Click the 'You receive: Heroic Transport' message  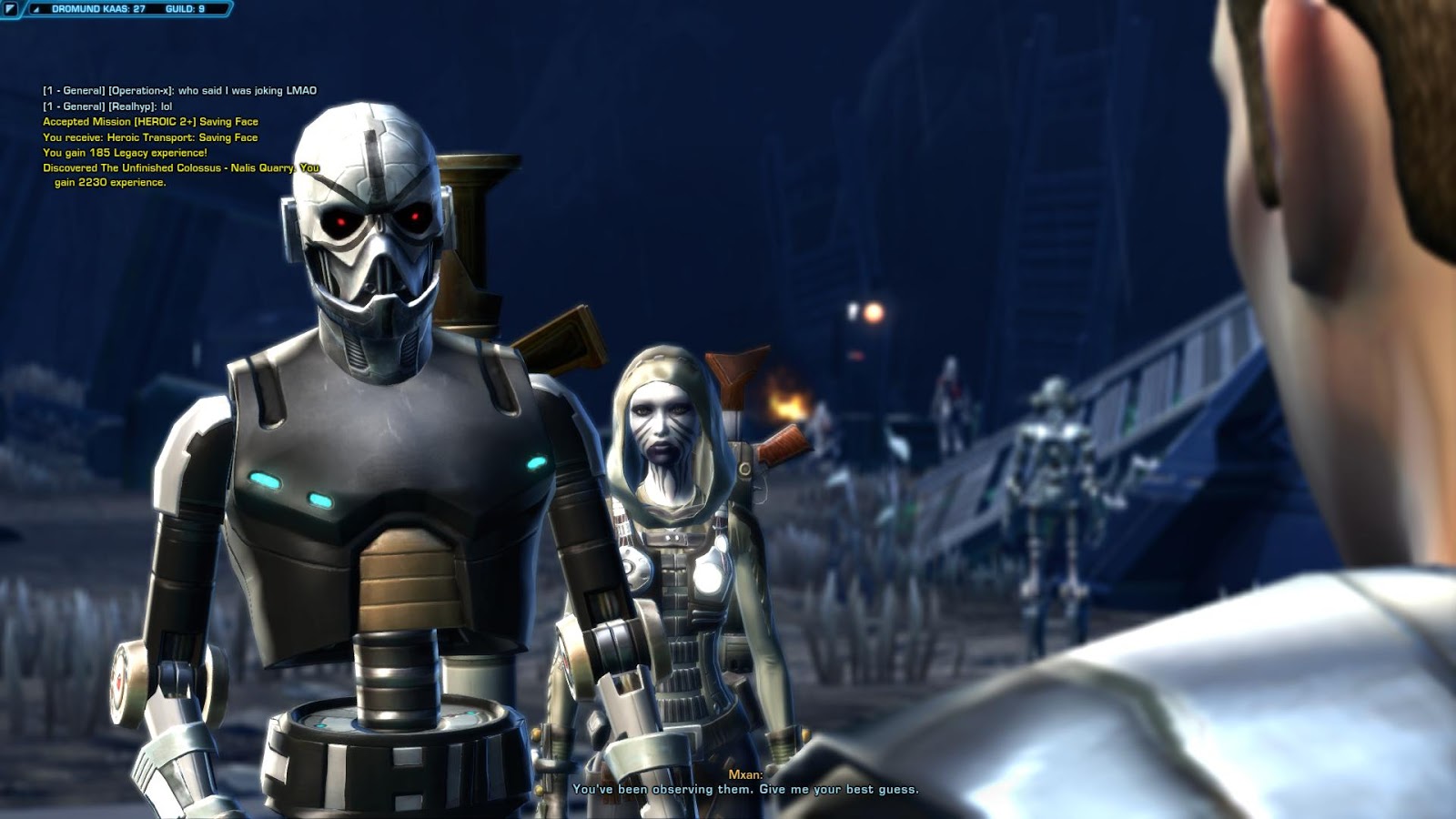click(x=150, y=136)
